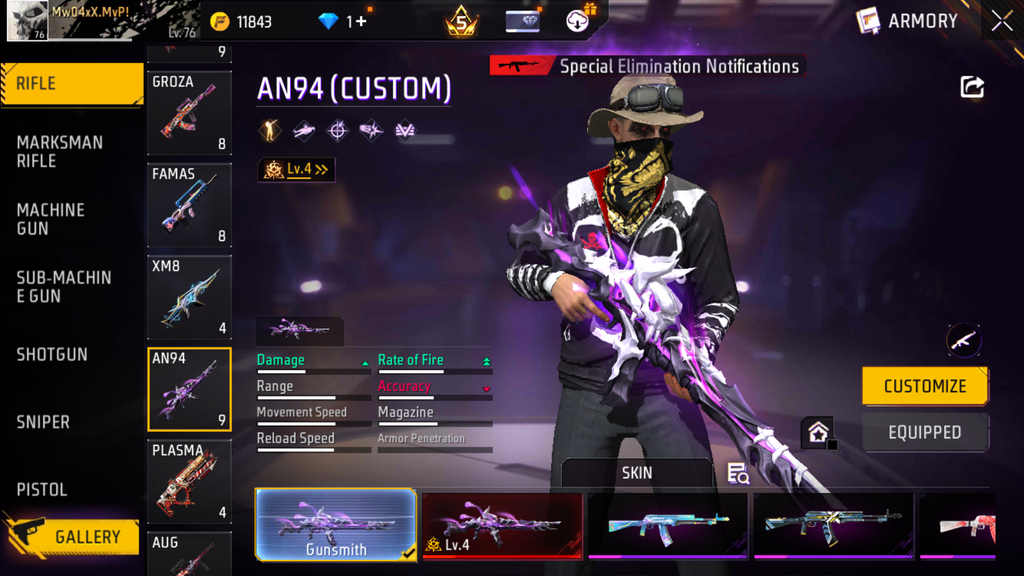This screenshot has width=1024, height=576.
Task: Switch to the Rifle category
Action: (70, 84)
